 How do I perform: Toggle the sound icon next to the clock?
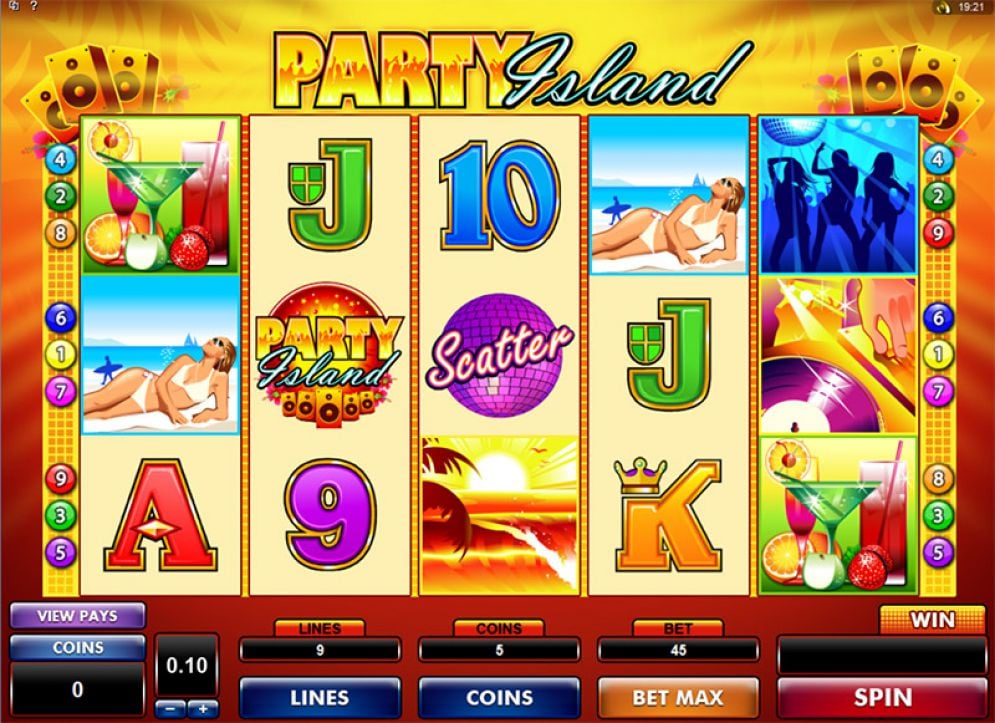tap(941, 7)
